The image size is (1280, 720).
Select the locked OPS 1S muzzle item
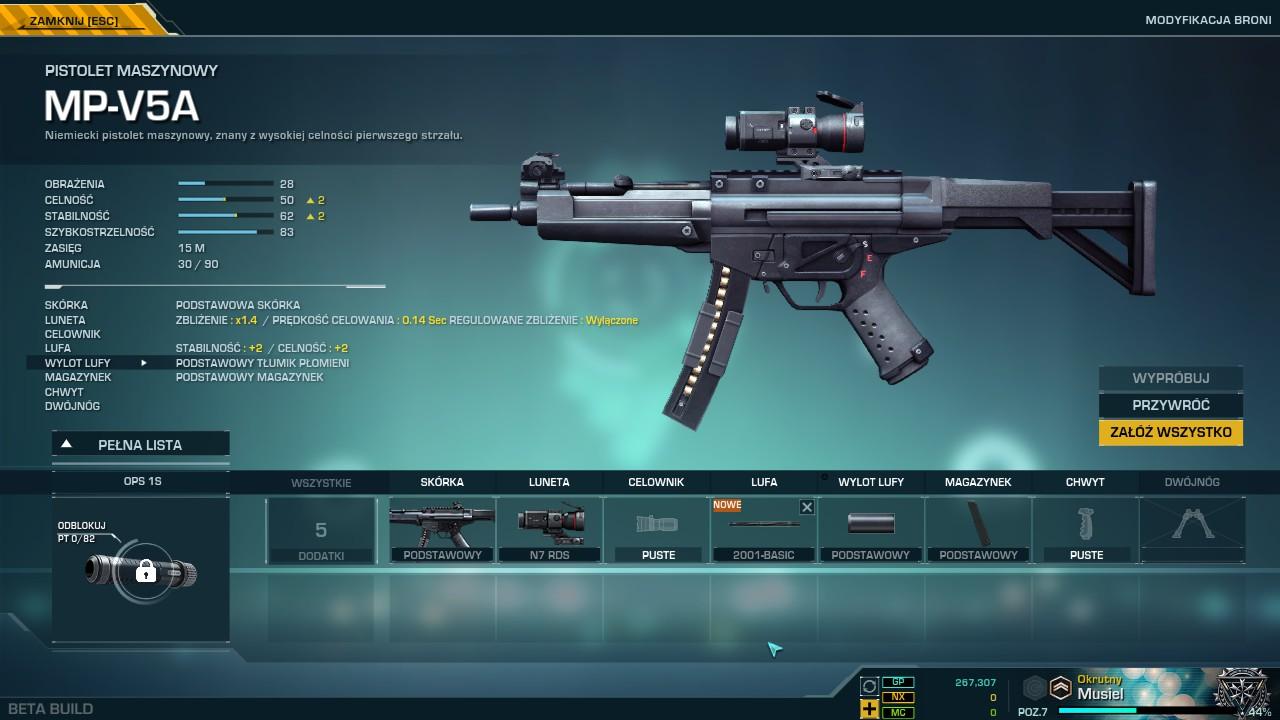click(141, 571)
